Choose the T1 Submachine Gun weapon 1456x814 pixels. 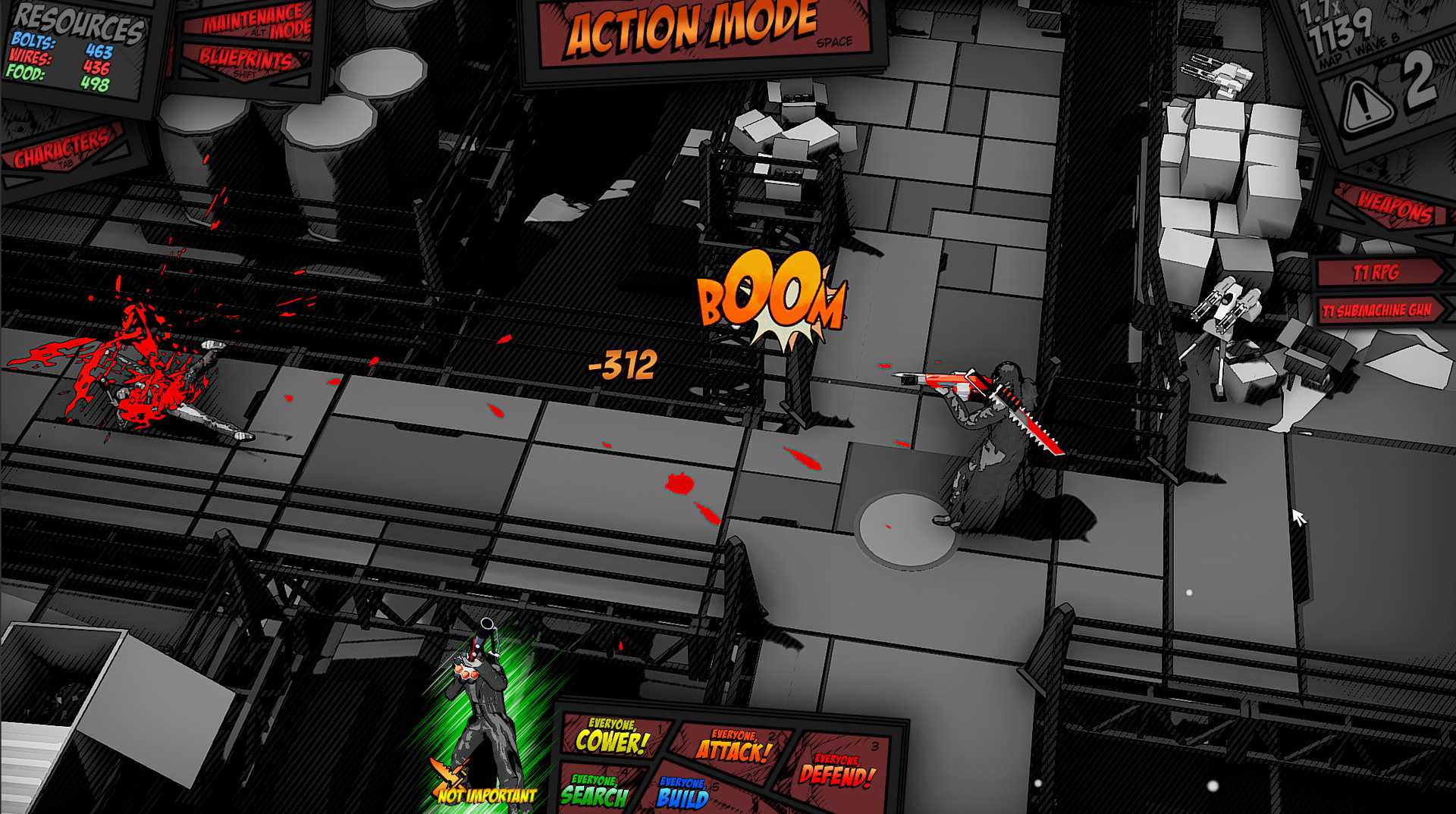[1376, 311]
